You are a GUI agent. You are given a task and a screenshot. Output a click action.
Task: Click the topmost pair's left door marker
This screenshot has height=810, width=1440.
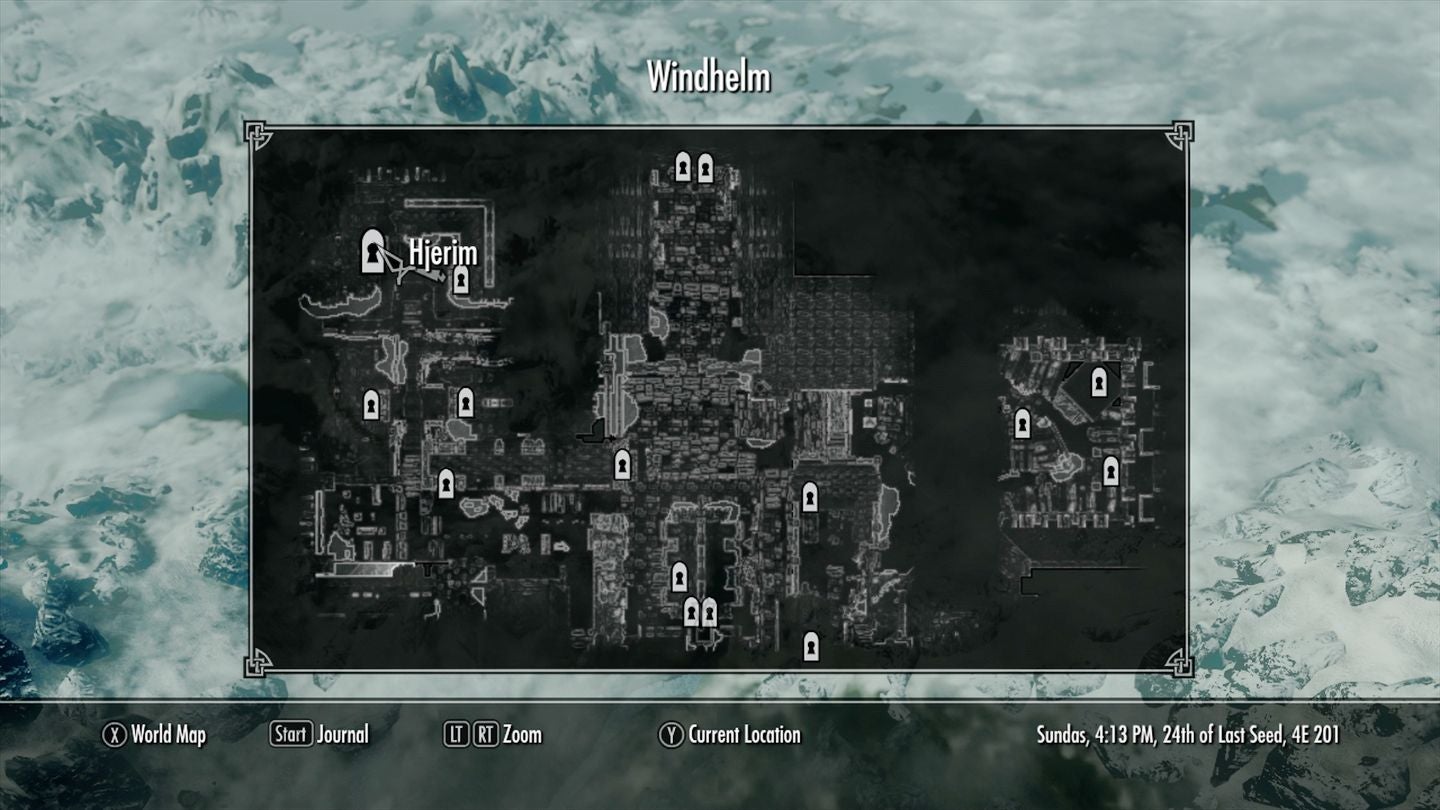[684, 167]
